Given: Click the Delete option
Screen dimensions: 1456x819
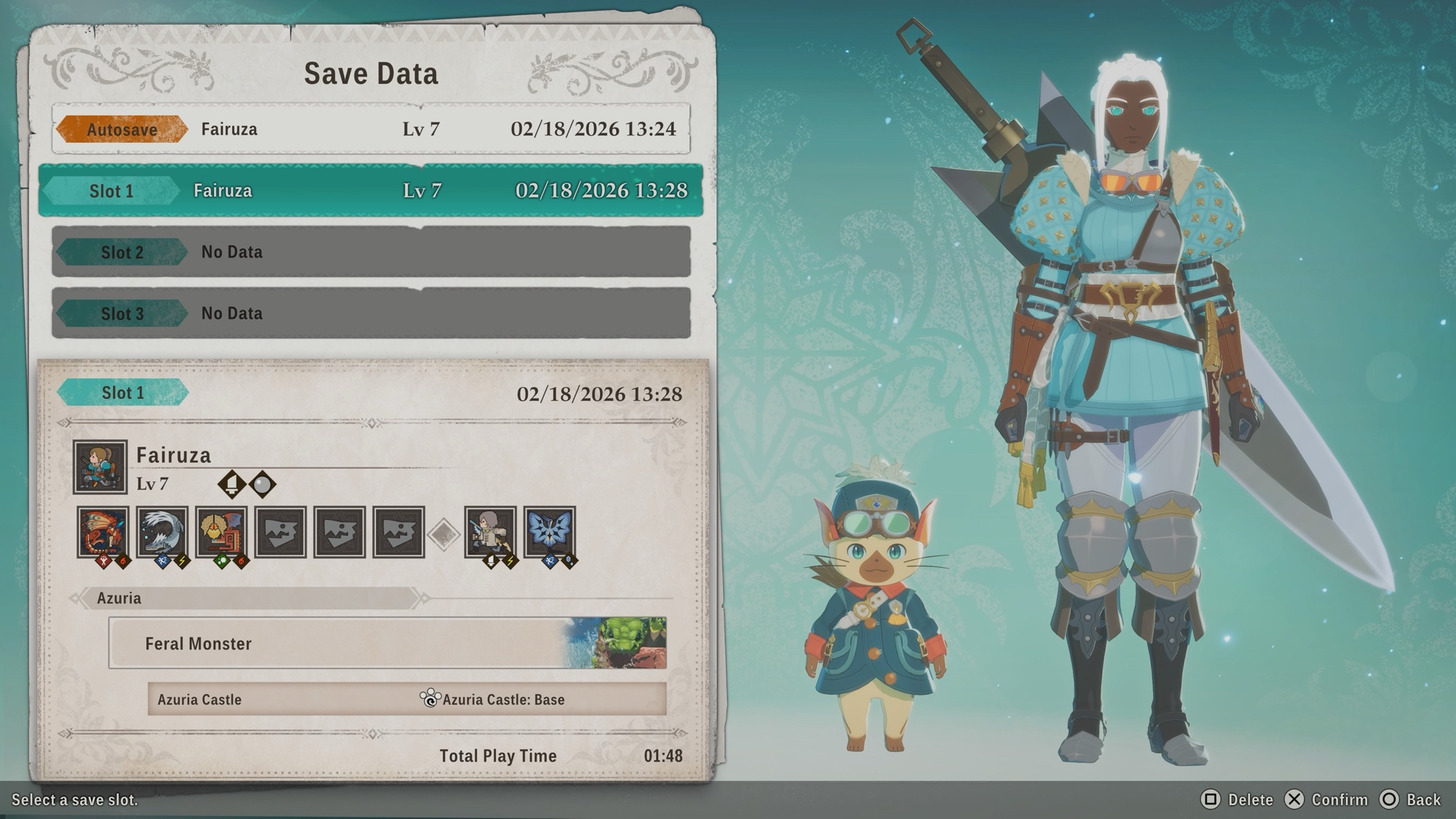Looking at the screenshot, I should pyautogui.click(x=1237, y=799).
